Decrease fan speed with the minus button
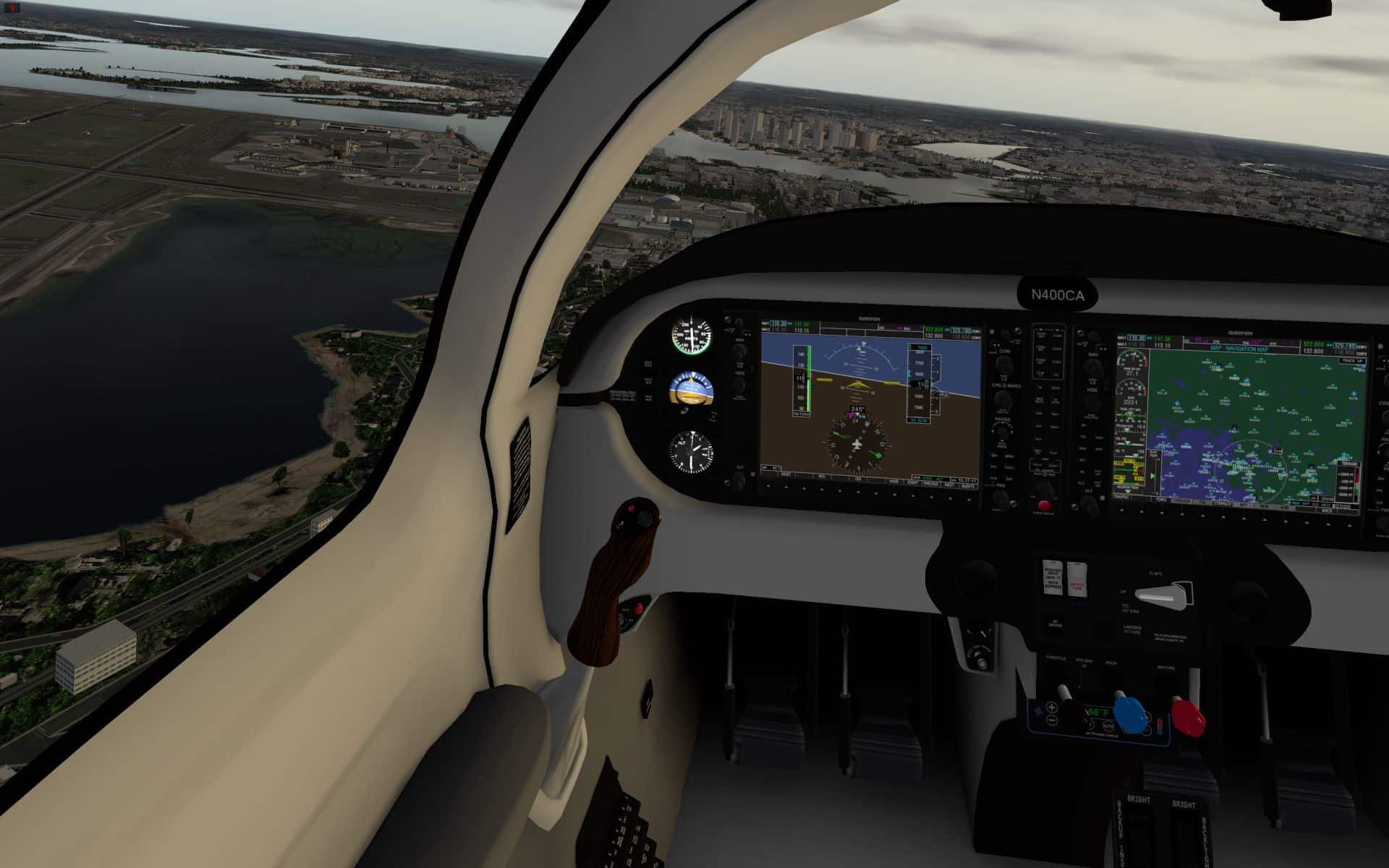The height and width of the screenshot is (868, 1389). [x=1051, y=720]
